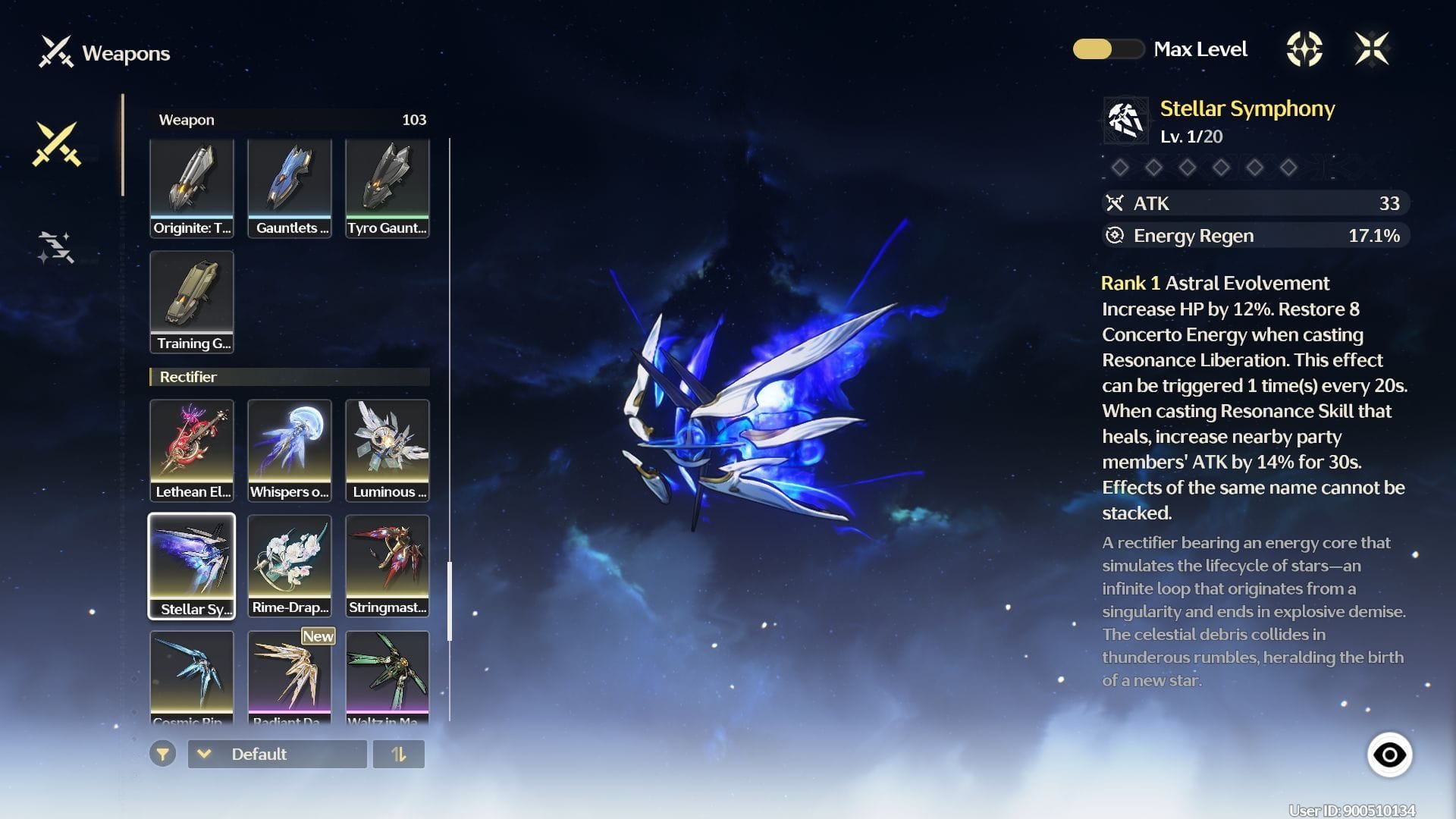The height and width of the screenshot is (819, 1456).
Task: Click the ATK stat icon
Action: click(1115, 202)
